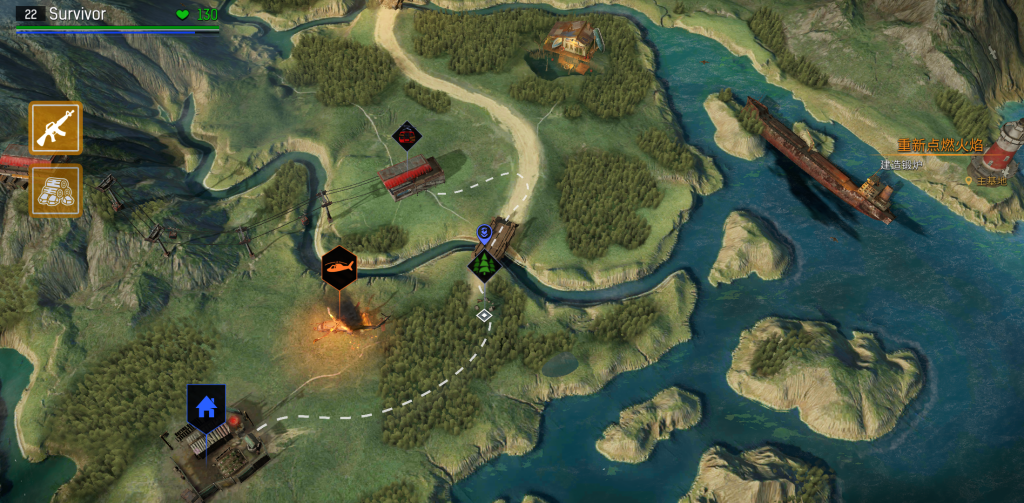The width and height of the screenshot is (1024, 503).
Task: Select the orange helicopter crash marker
Action: point(339,268)
